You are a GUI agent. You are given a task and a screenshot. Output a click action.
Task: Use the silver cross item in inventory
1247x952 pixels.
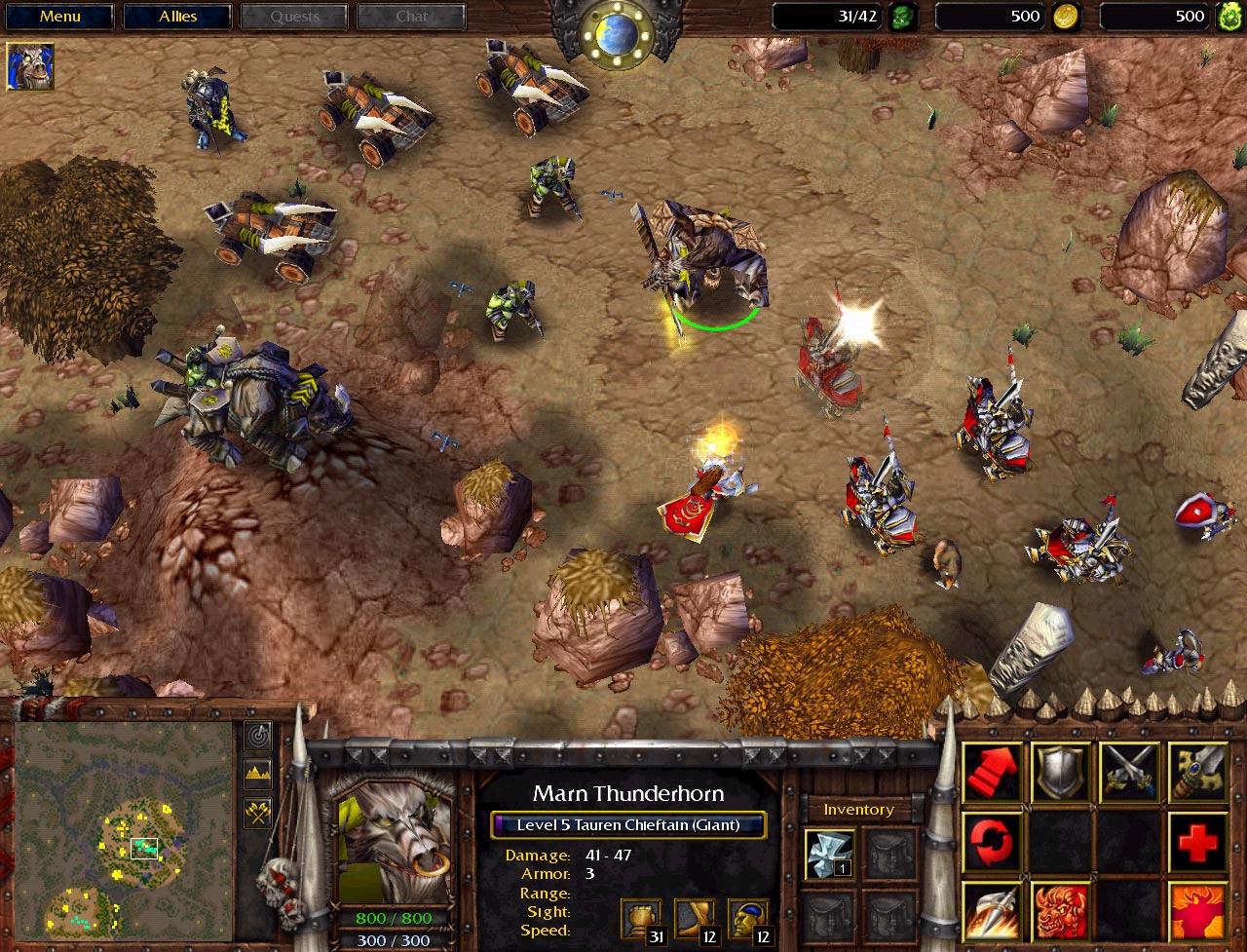pyautogui.click(x=830, y=854)
